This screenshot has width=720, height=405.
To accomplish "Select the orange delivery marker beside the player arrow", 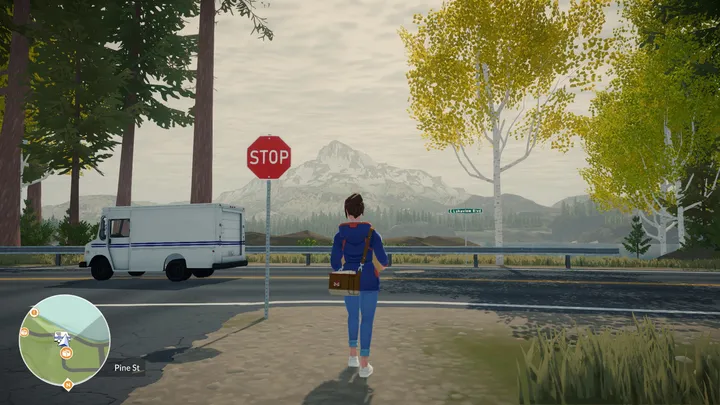I will tap(64, 351).
